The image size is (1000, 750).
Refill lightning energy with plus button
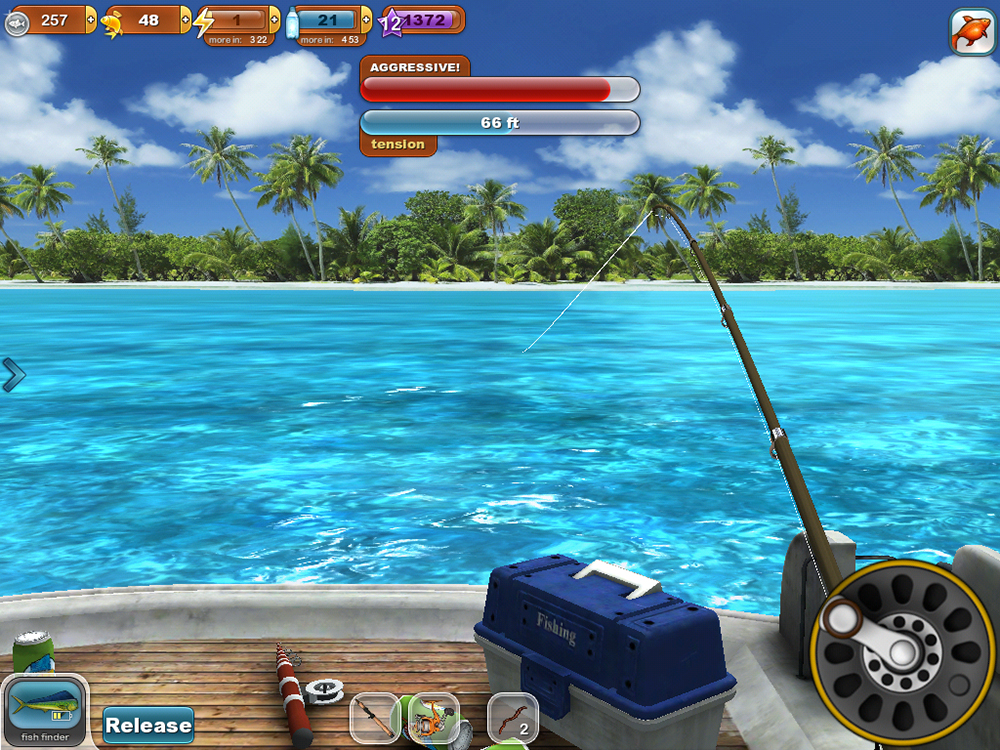click(x=275, y=20)
